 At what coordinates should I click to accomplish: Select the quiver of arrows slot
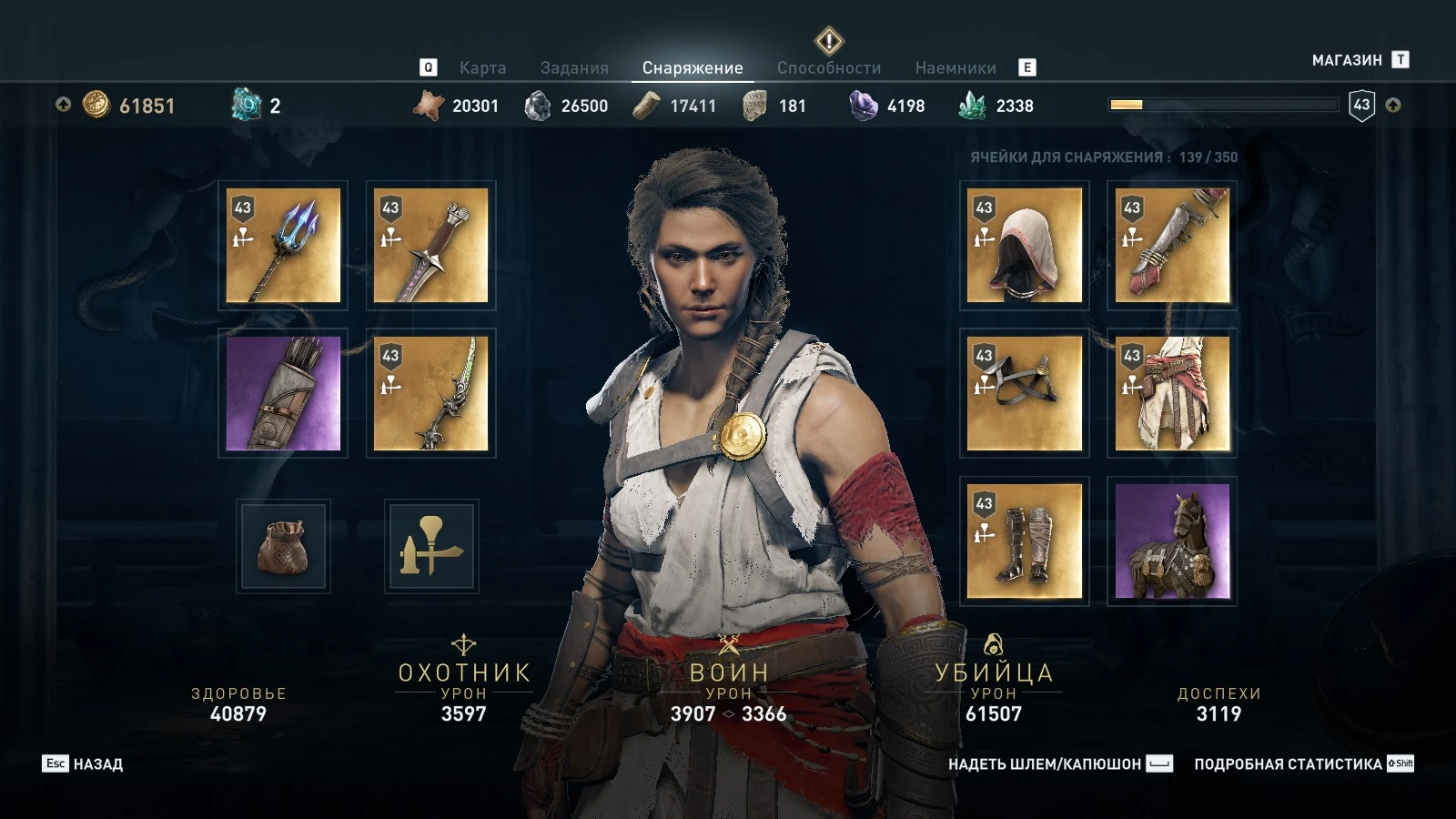click(x=283, y=393)
